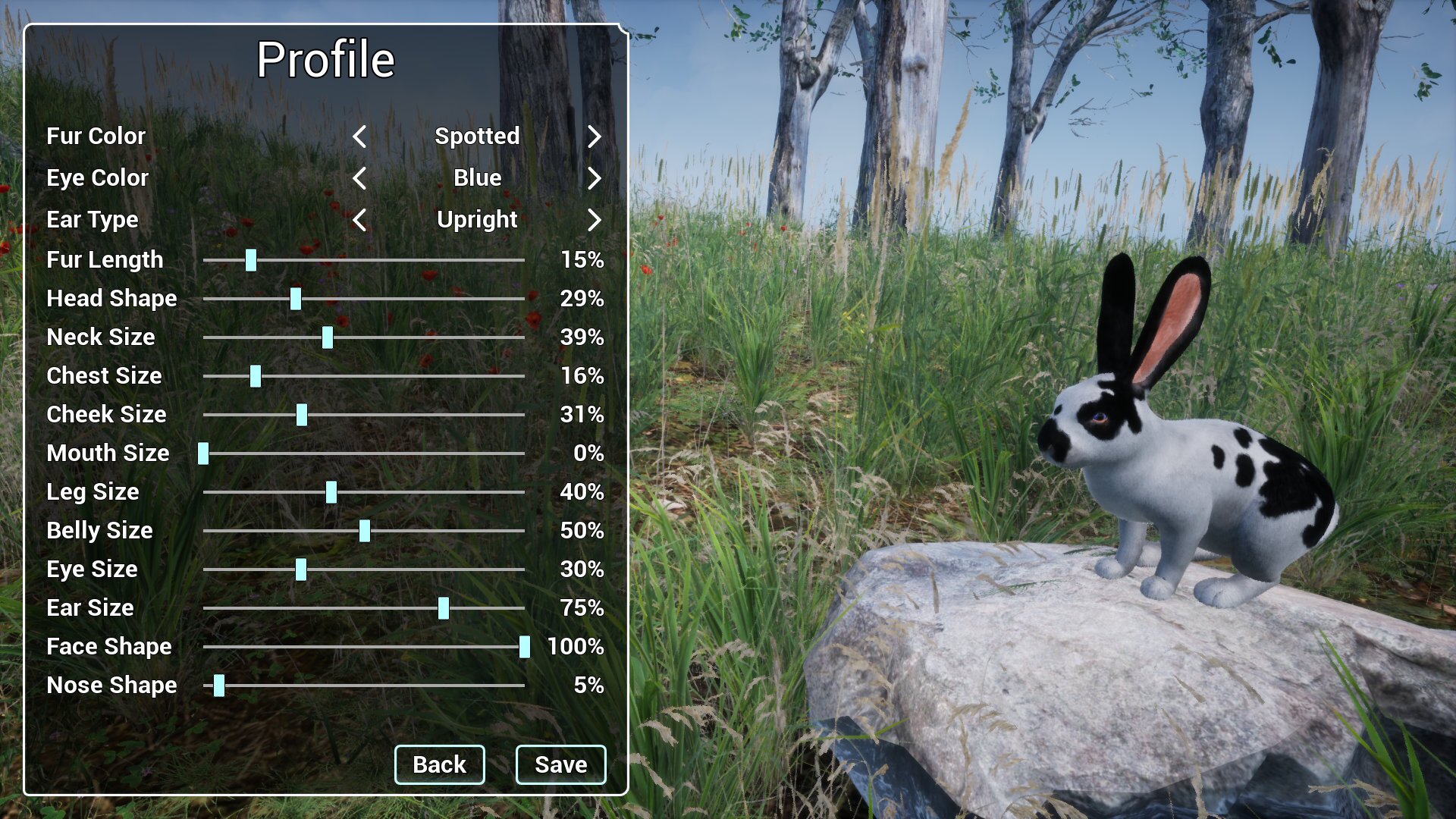This screenshot has height=819, width=1456.
Task: Click the Mouth Size slider handle
Action: (x=203, y=453)
